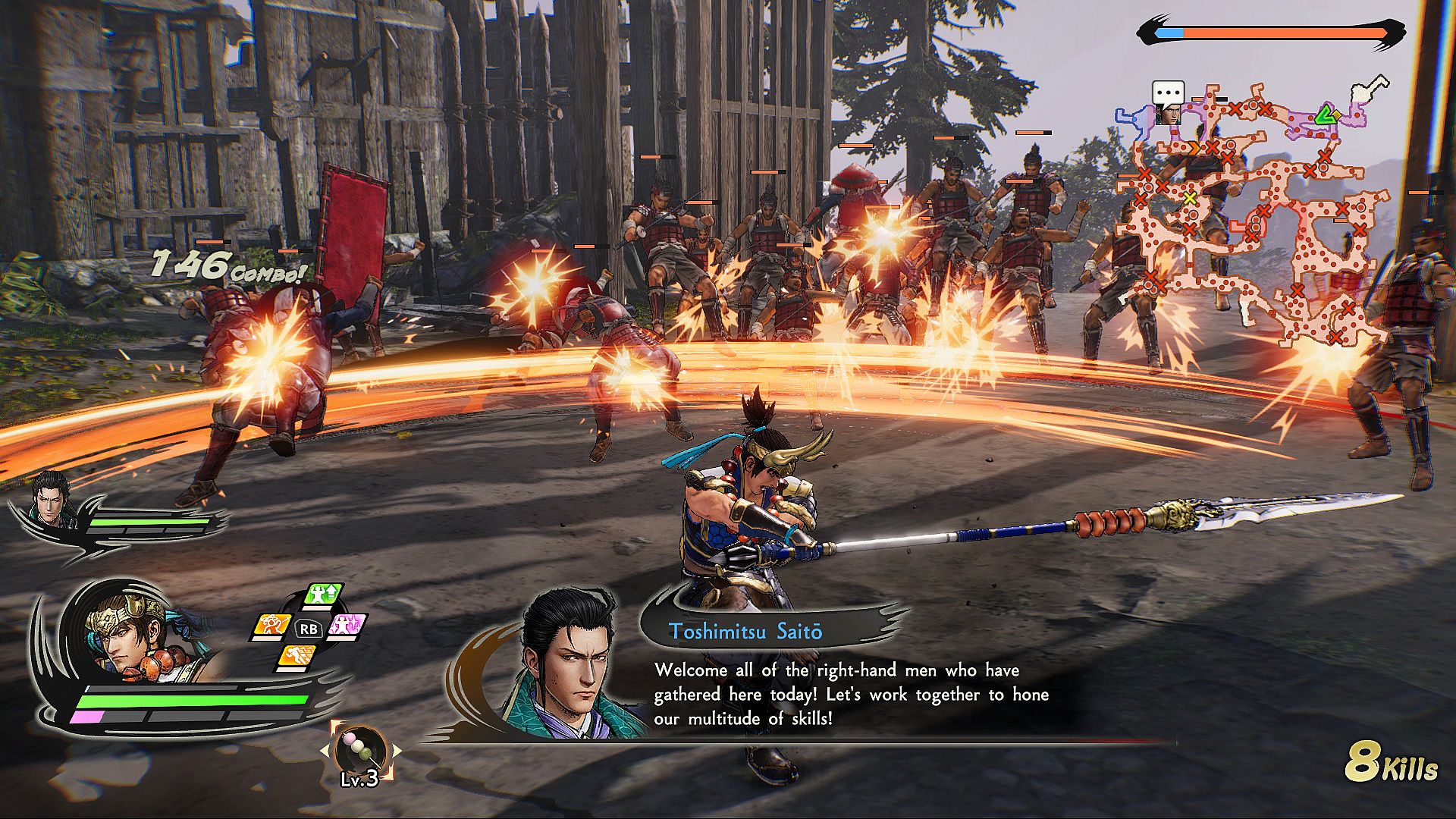Select the officer portrait on minimap
This screenshot has height=819, width=1456.
[x=1169, y=115]
